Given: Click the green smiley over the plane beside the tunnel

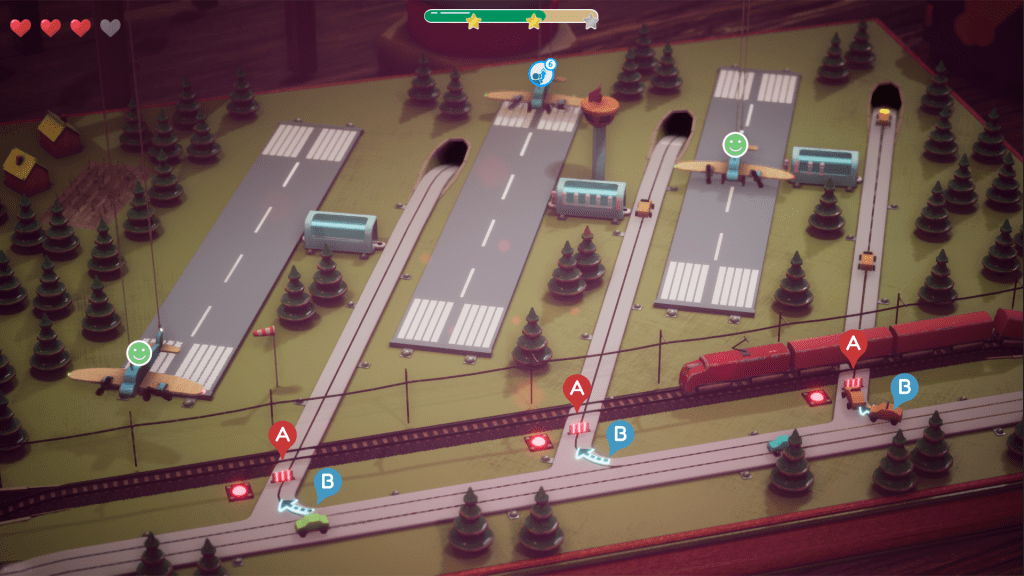Looking at the screenshot, I should tap(735, 144).
